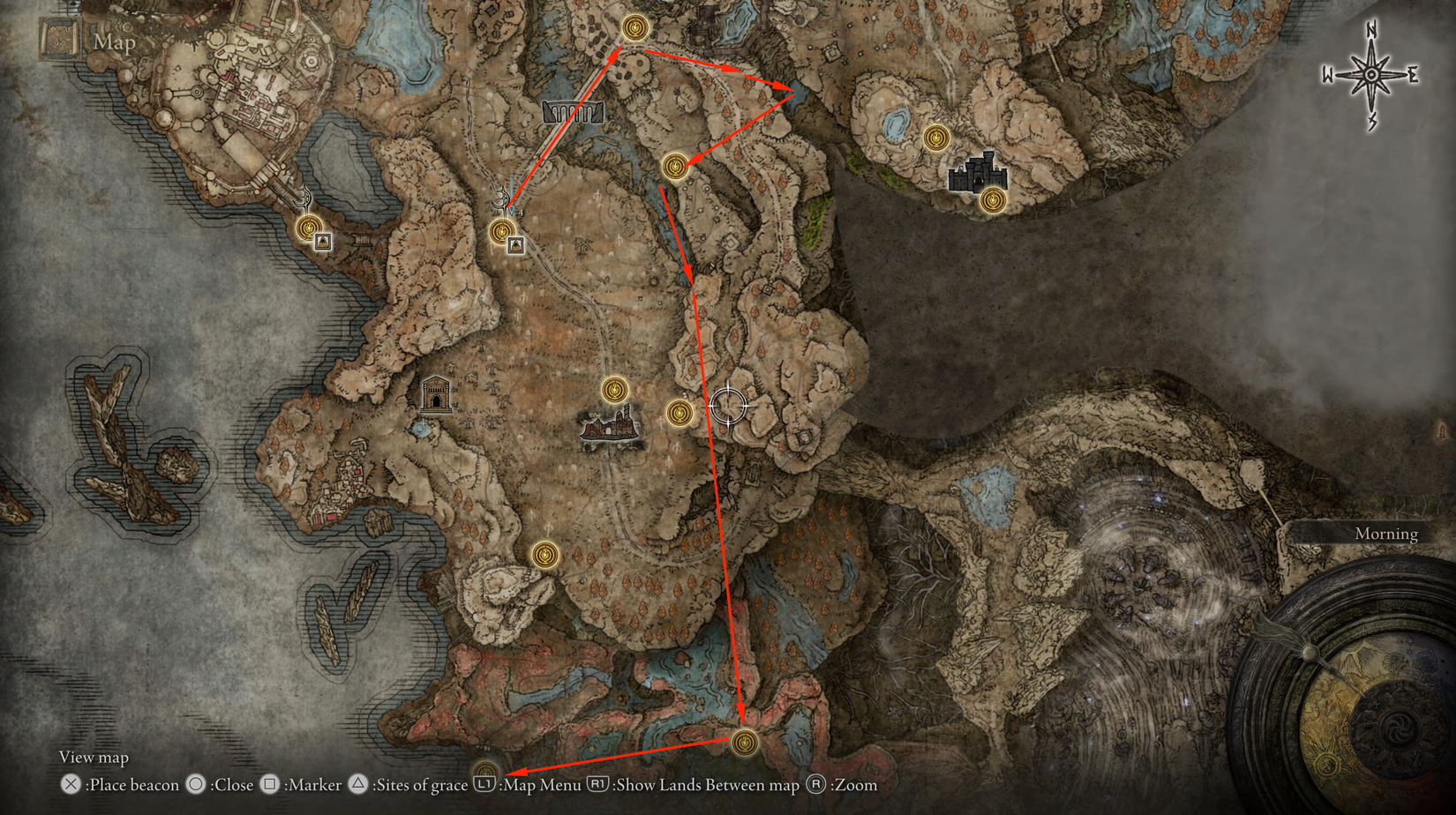
Task: Open Sites of grace list via the Triangle prompt
Action: (356, 784)
